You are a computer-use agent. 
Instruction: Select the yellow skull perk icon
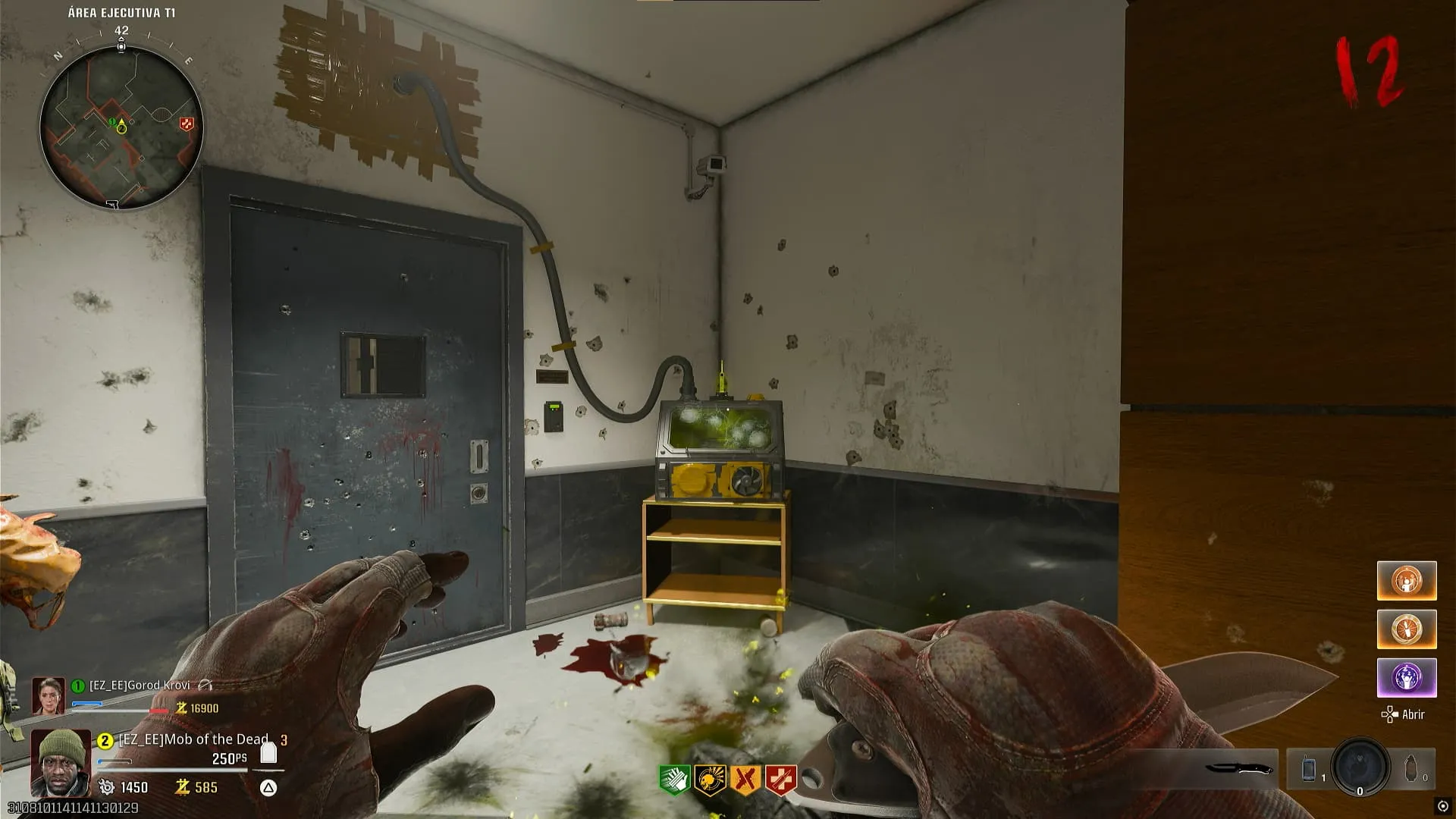[710, 779]
